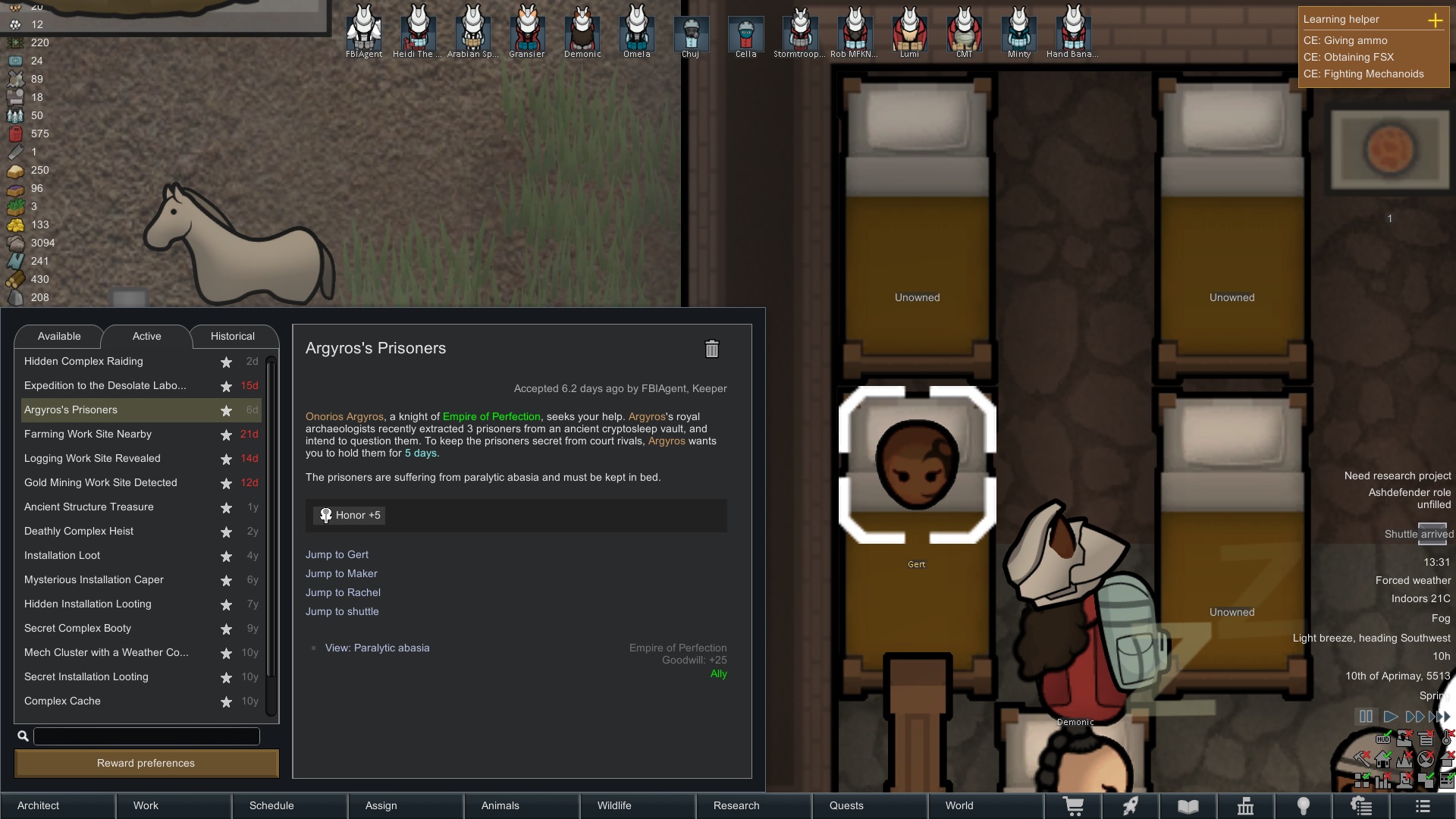Expand the Learning helper panel with the plus
This screenshot has width=1456, height=819.
(1436, 20)
